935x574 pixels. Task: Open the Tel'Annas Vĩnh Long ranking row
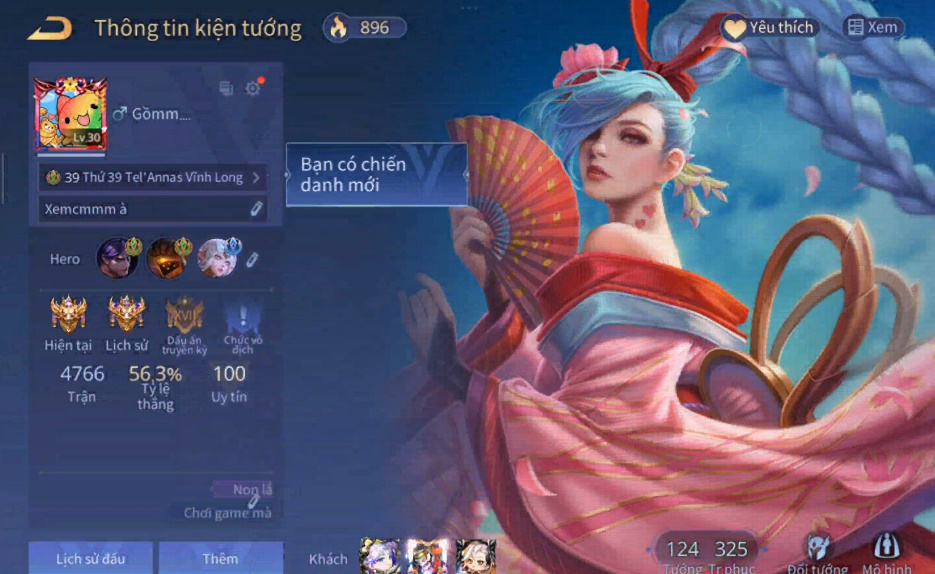[x=153, y=177]
